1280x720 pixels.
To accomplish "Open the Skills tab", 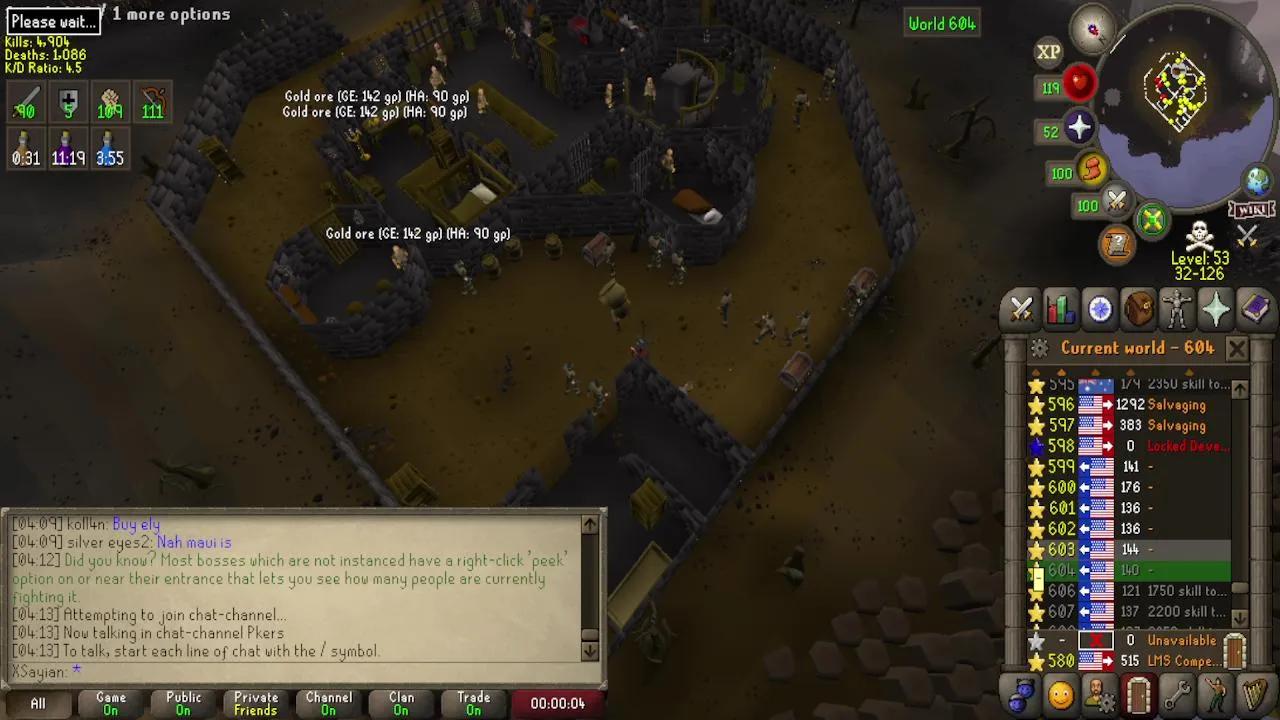I will coord(1061,310).
